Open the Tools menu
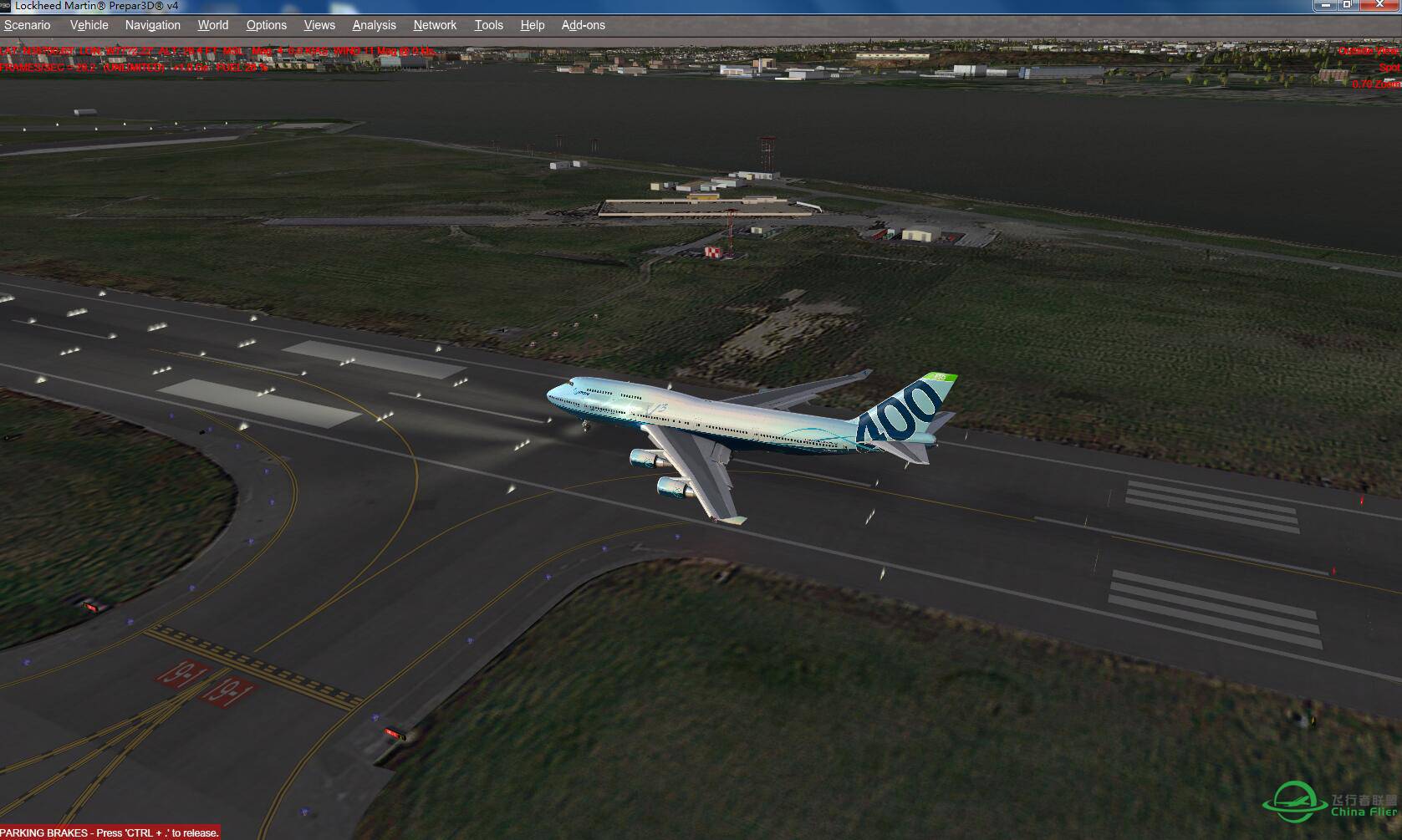This screenshot has width=1402, height=840. (x=488, y=25)
